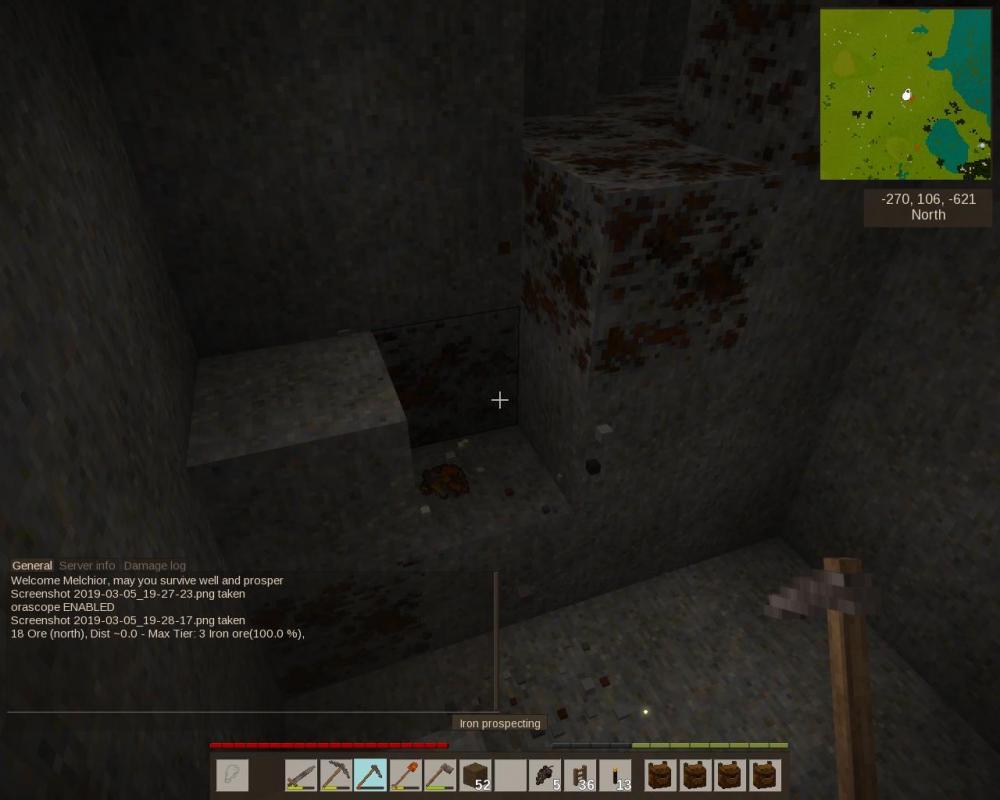This screenshot has height=800, width=1000.
Task: Open the Damage log tab
Action: (154, 566)
